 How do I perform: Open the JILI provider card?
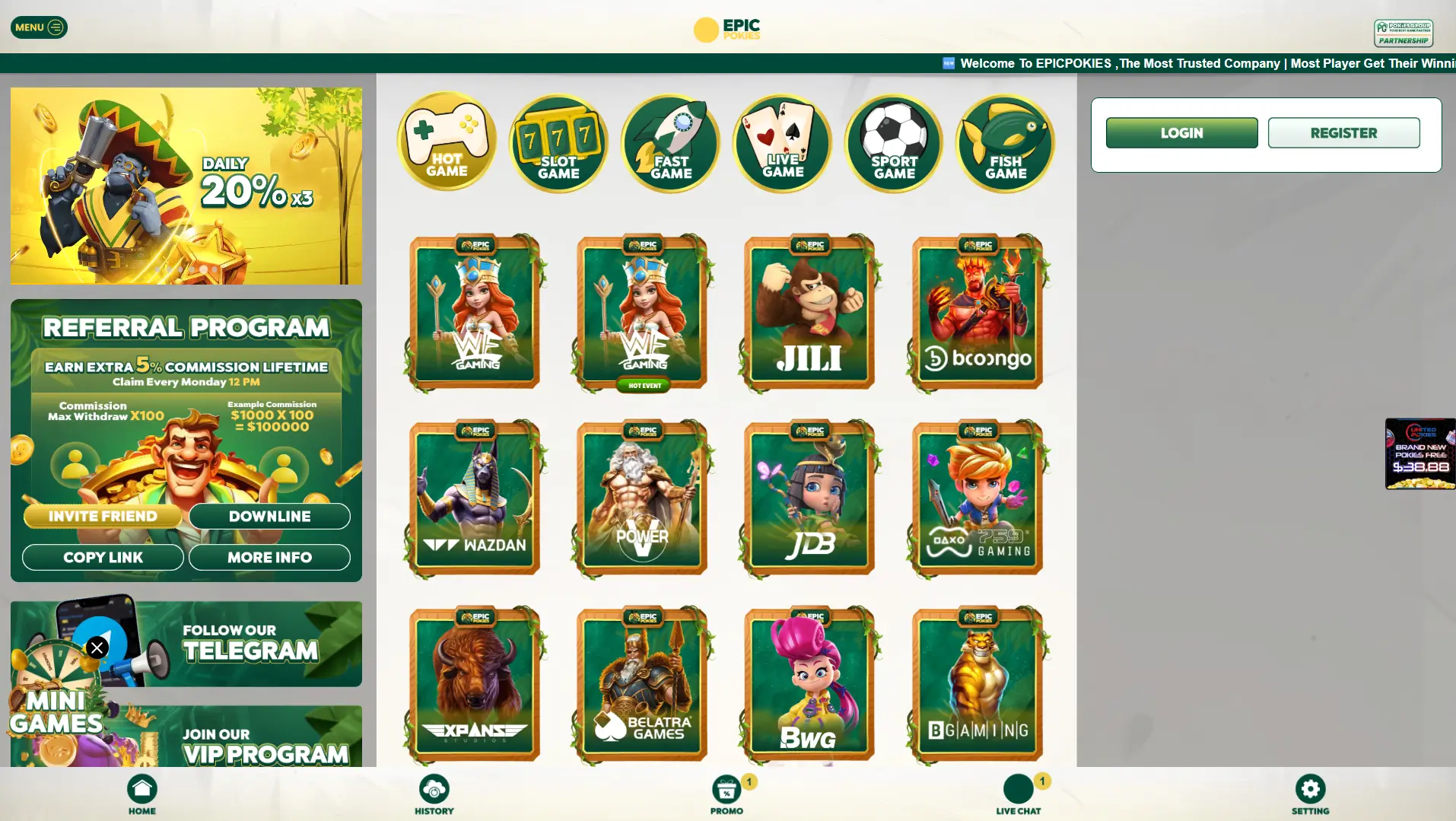coord(809,312)
